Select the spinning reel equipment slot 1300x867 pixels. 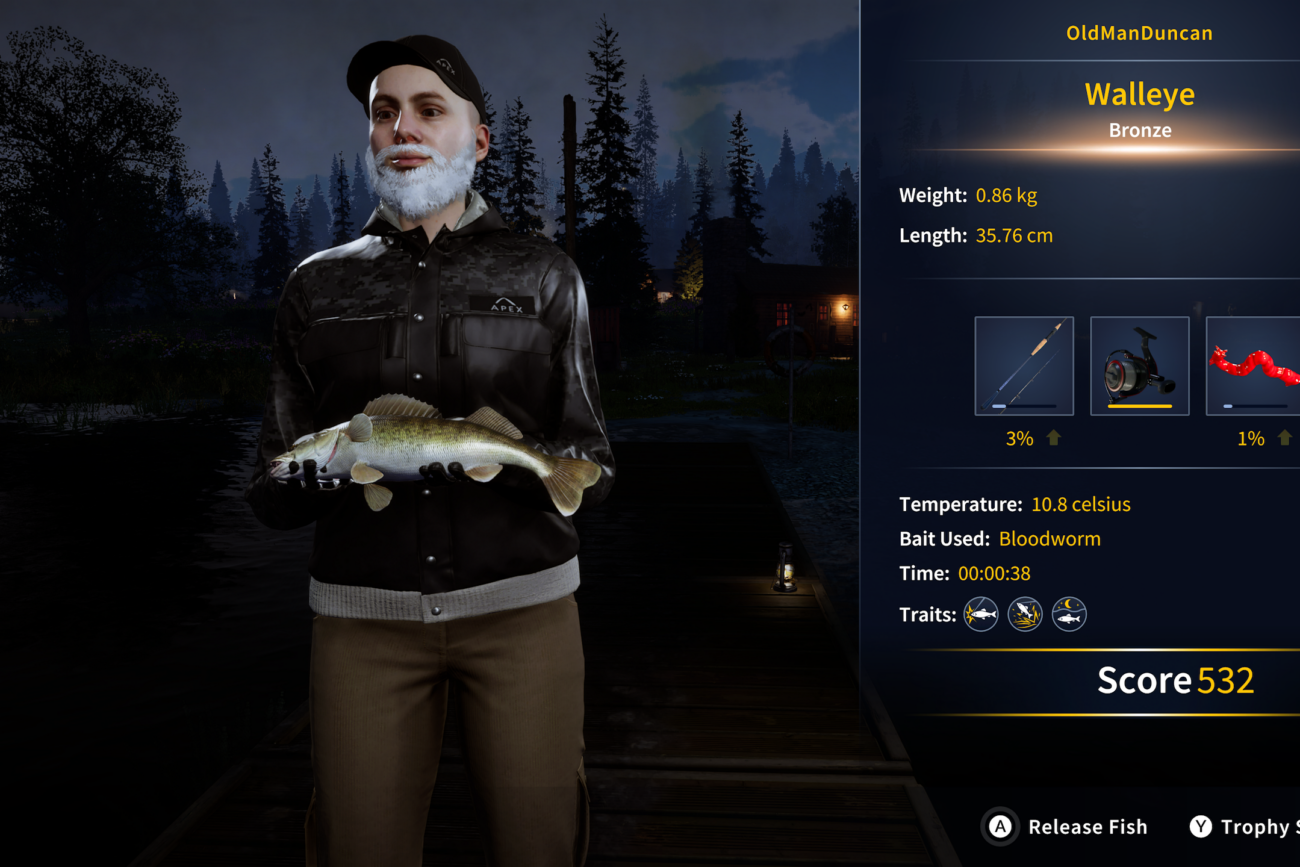(x=1139, y=366)
